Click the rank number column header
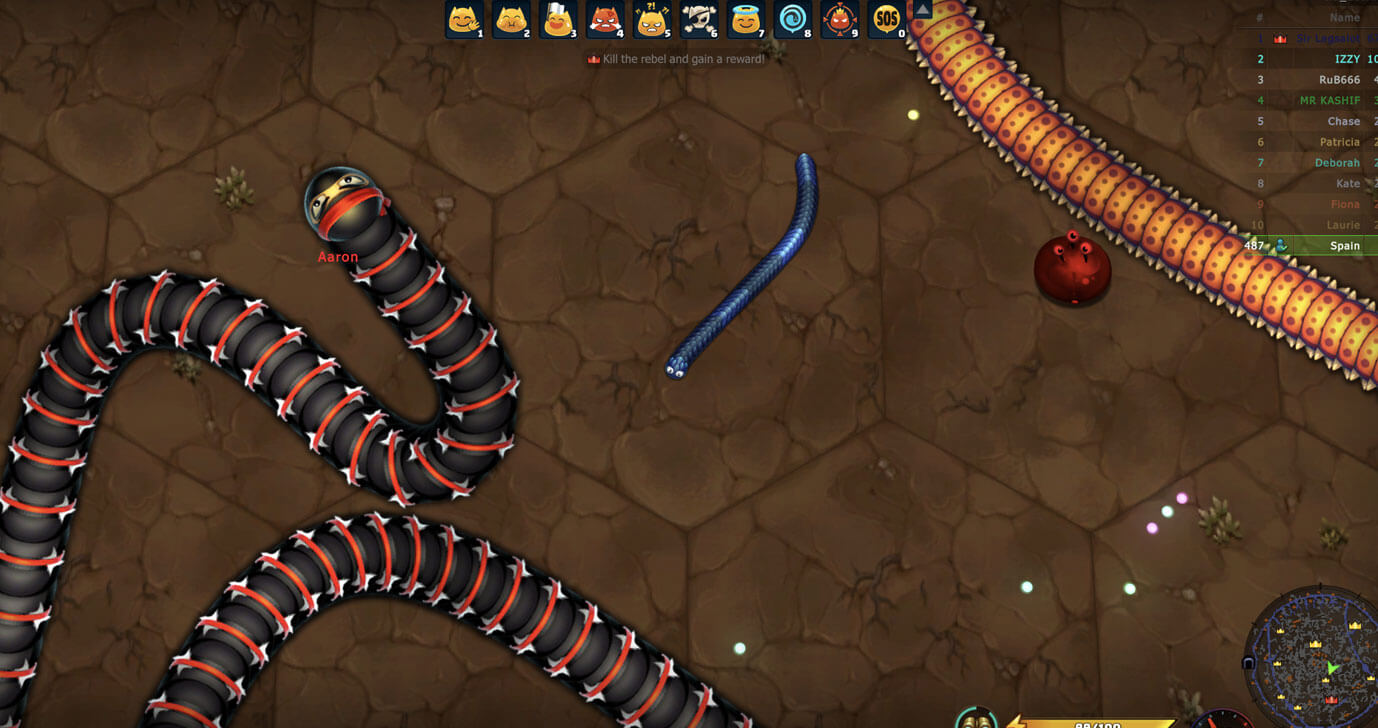The height and width of the screenshot is (728, 1378). 1258,17
